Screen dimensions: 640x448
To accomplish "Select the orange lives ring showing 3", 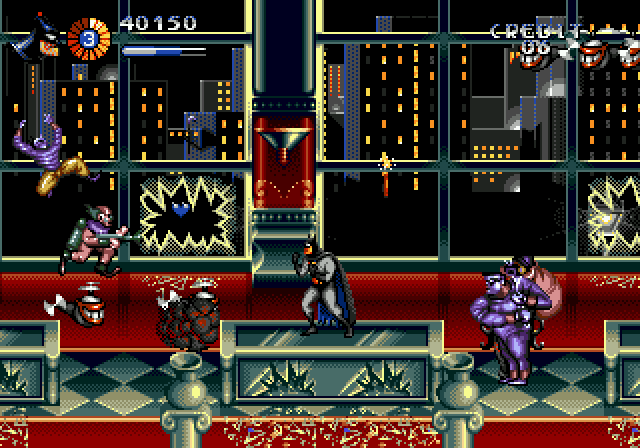I will click(x=87, y=40).
